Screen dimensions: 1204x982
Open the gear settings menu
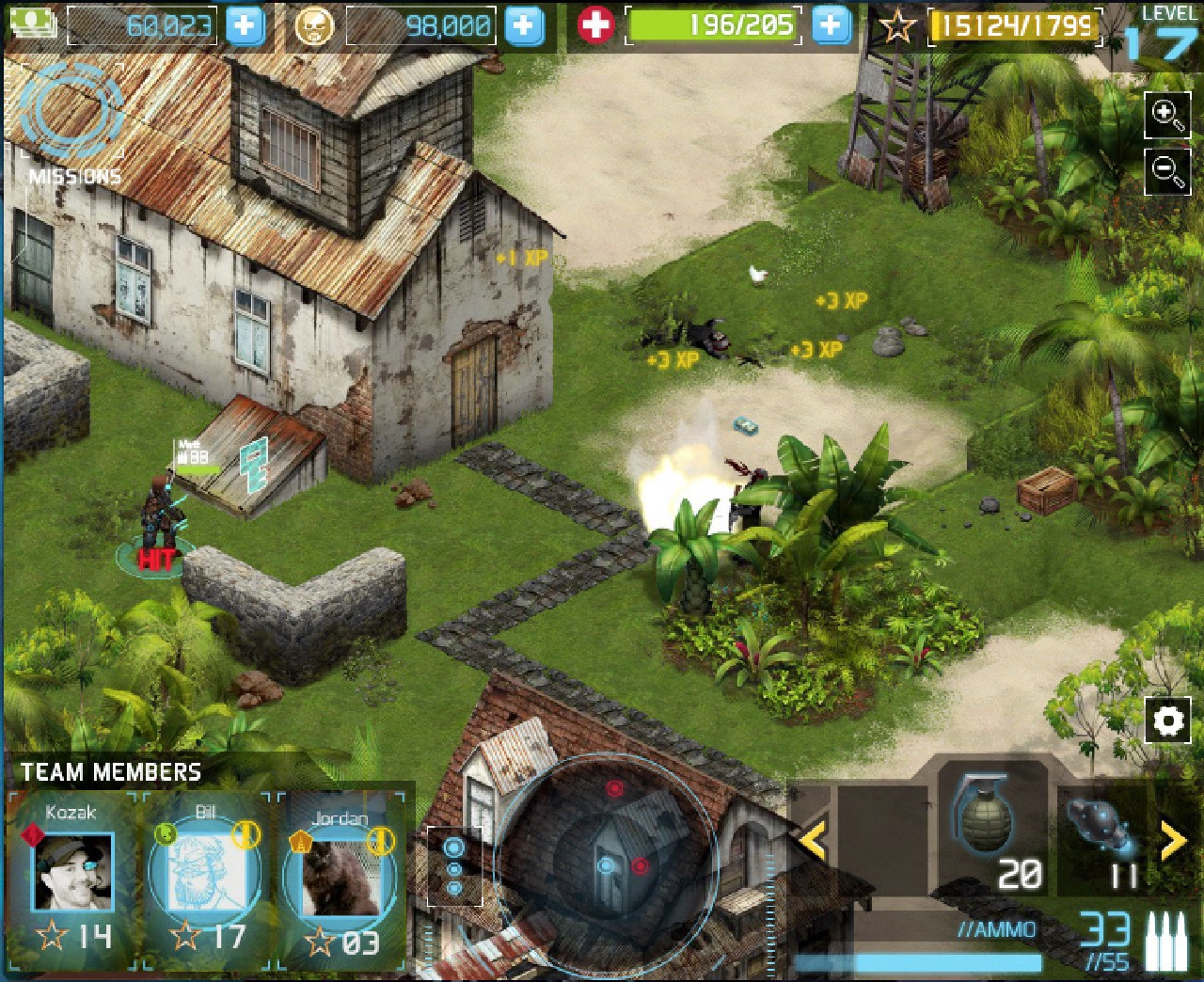pos(1168,721)
